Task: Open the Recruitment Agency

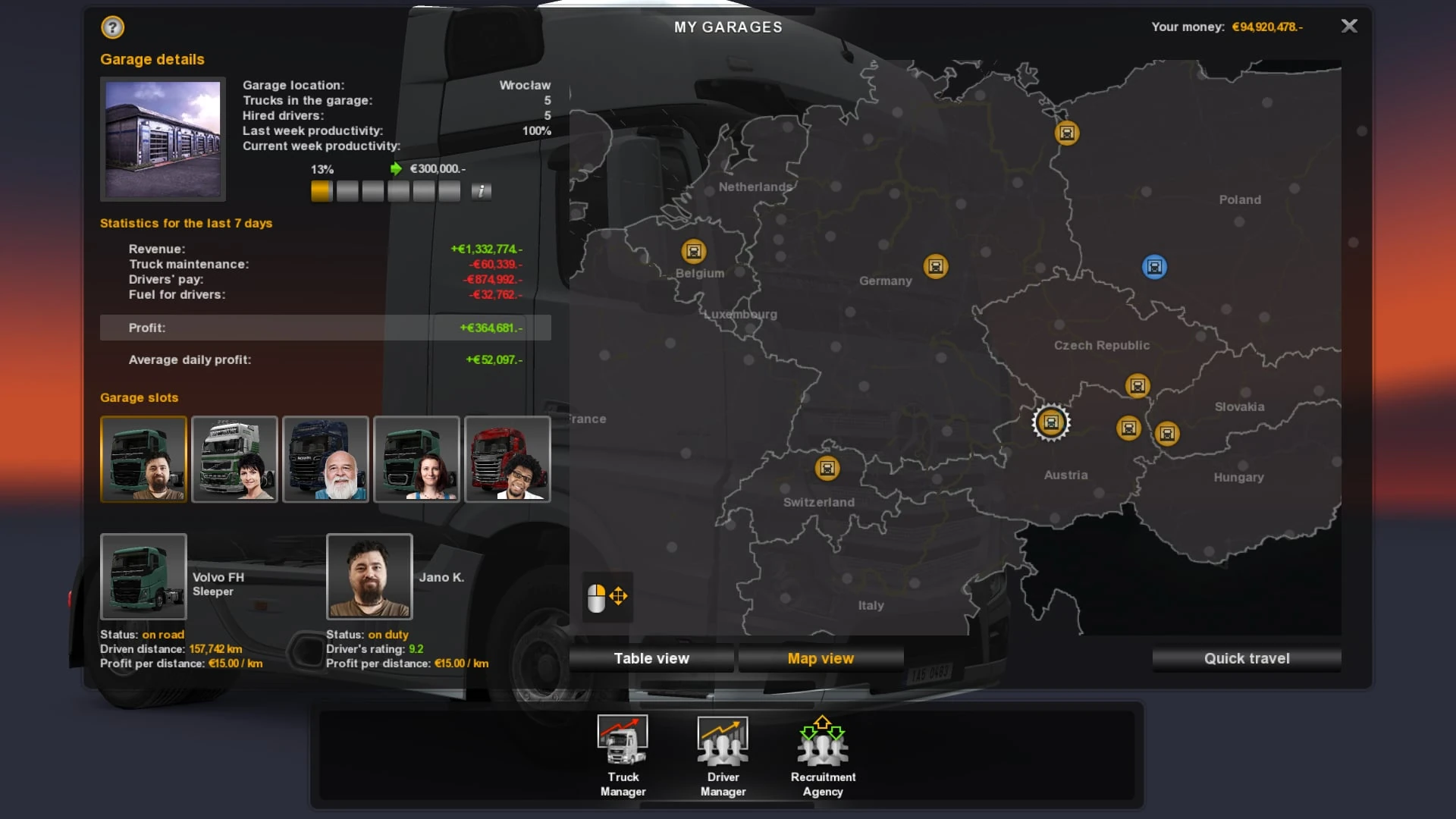Action: pos(823,755)
